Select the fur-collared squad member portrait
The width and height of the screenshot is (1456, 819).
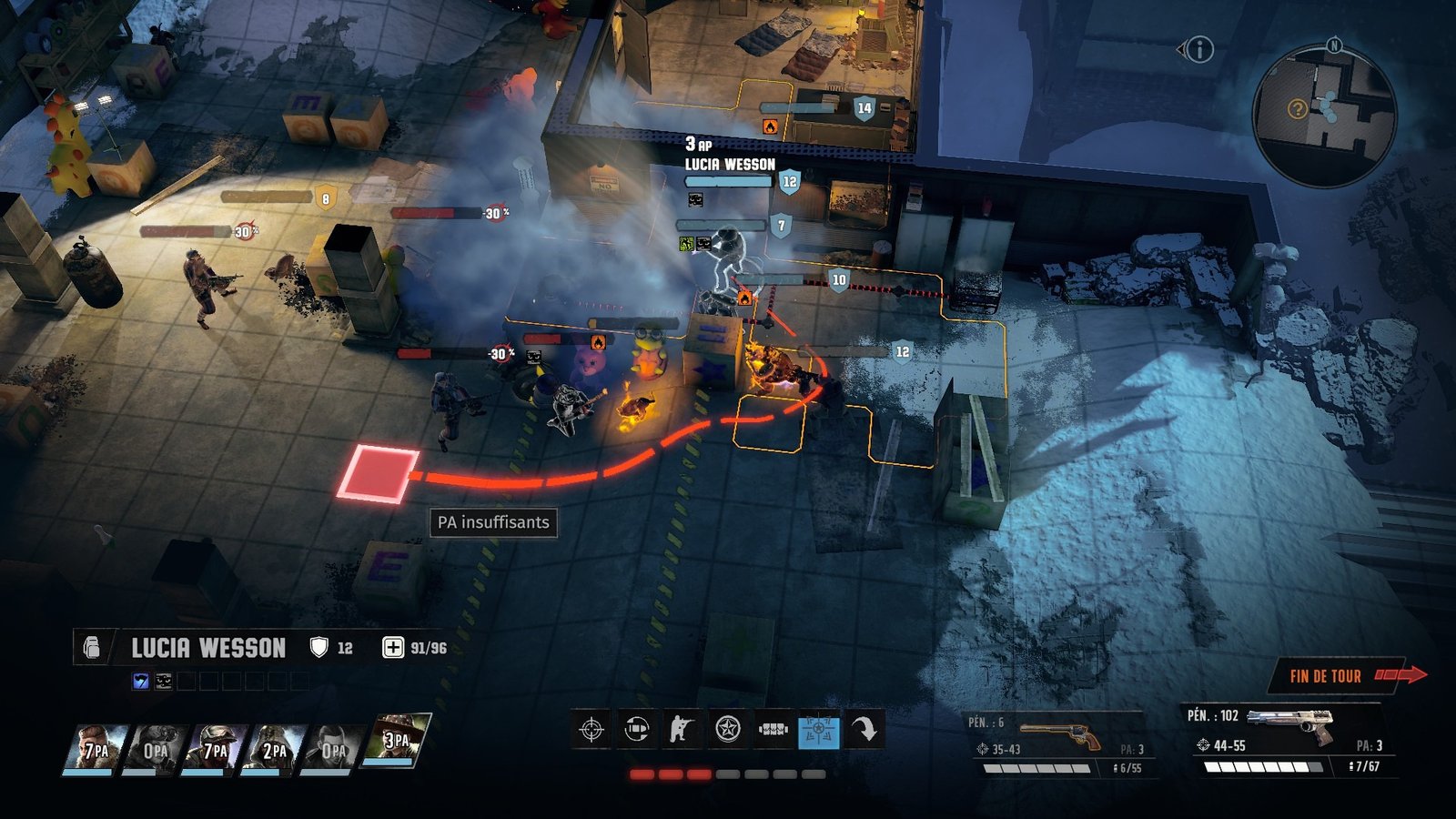point(95,748)
